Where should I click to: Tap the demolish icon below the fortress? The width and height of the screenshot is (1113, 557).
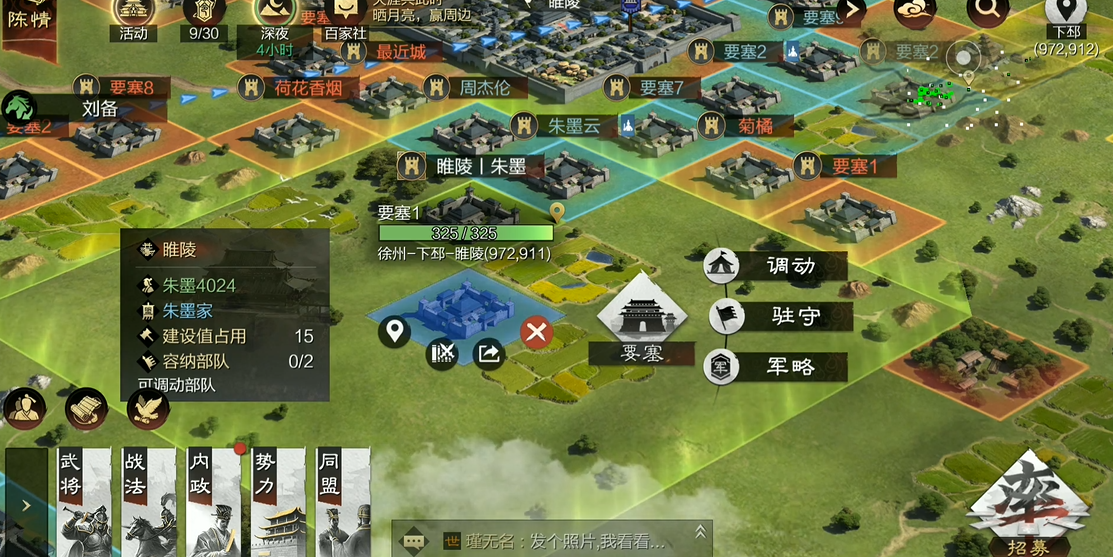coord(442,352)
